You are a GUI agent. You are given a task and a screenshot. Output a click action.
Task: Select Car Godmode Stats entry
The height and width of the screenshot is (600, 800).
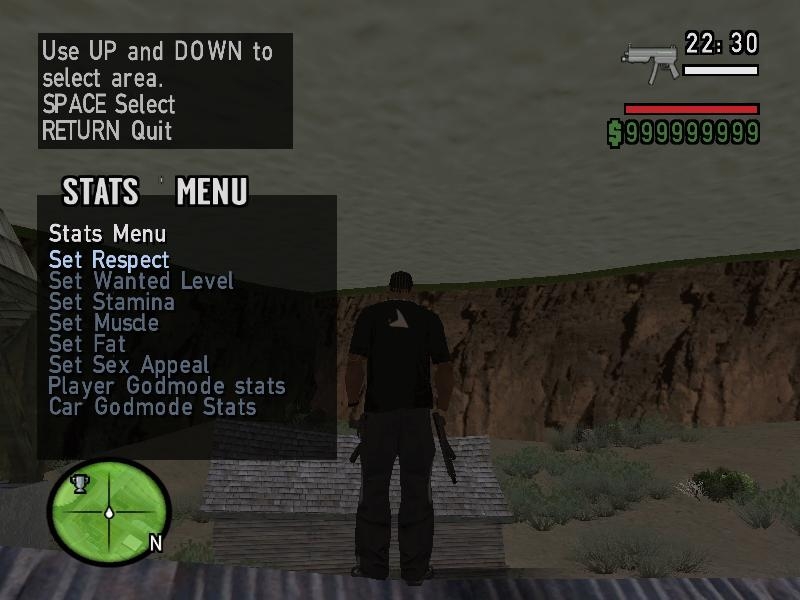tap(152, 407)
